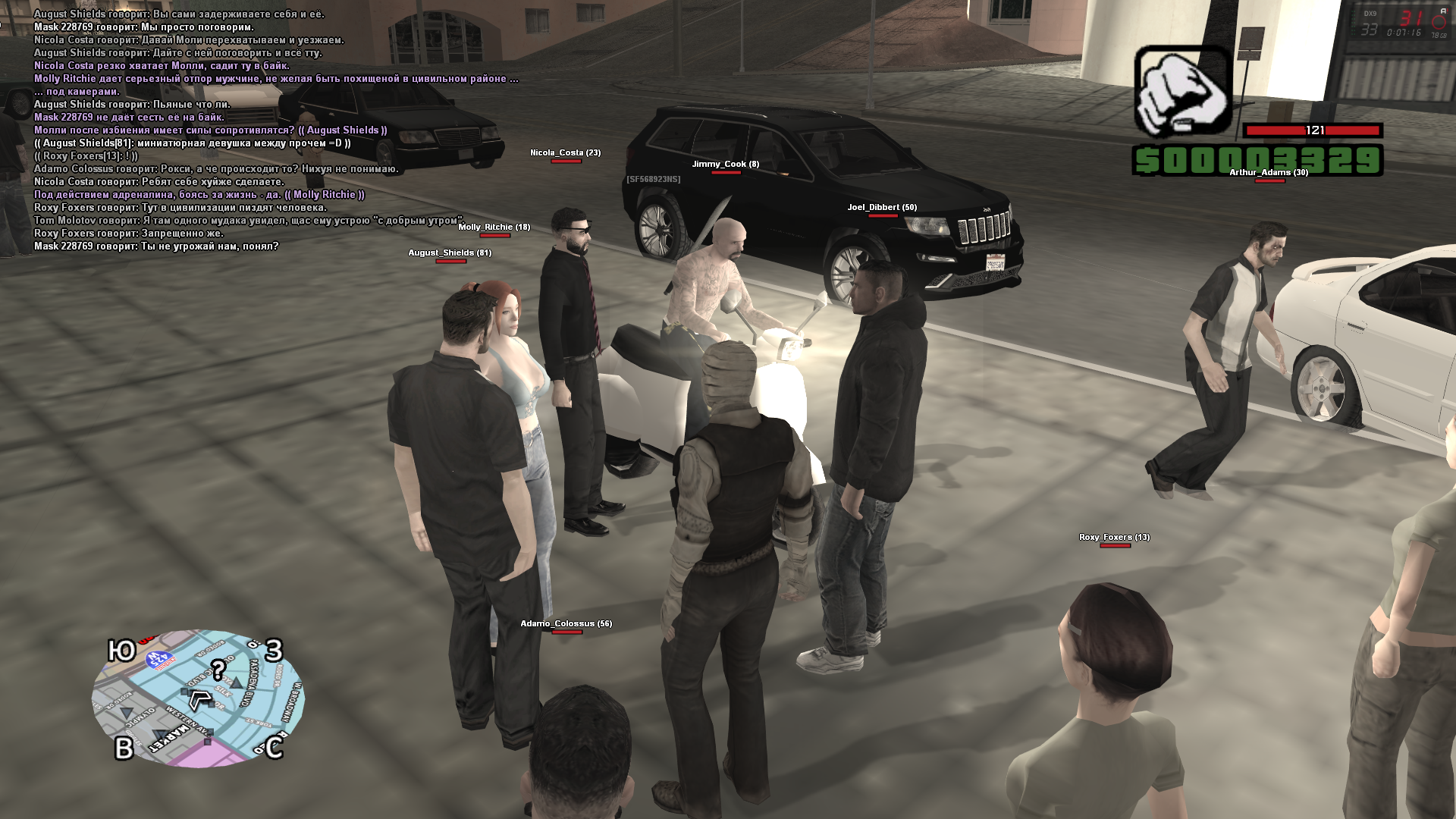This screenshot has width=1456, height=819.
Task: Pick the August_Shields (81) name tag
Action: pos(450,253)
